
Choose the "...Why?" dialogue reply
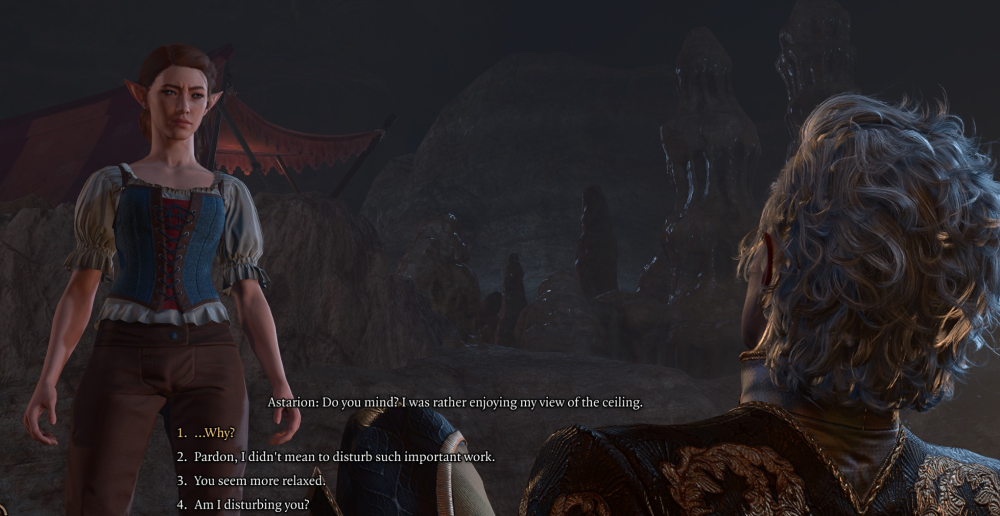click(213, 433)
